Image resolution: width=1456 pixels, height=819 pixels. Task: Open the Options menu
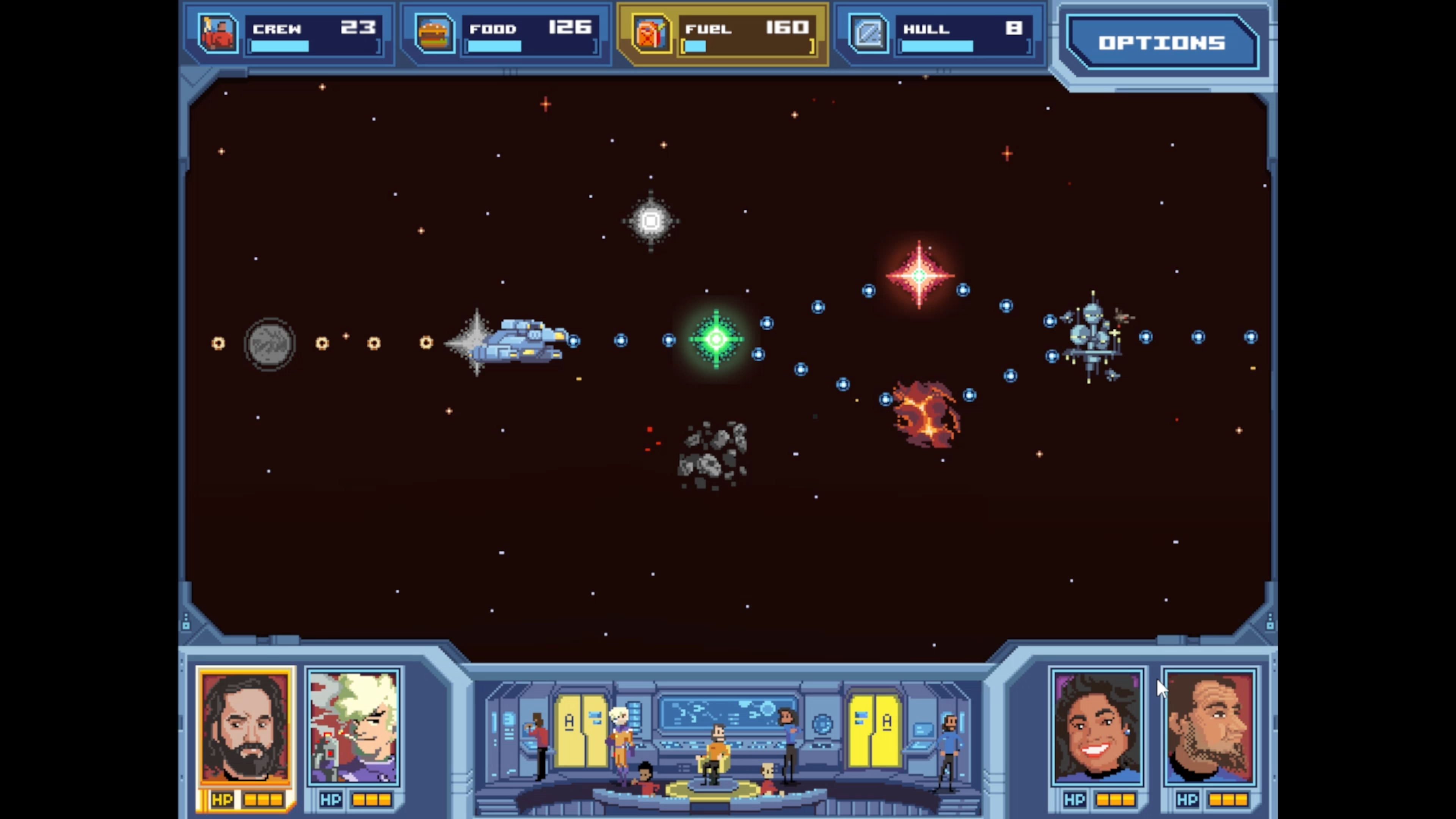click(x=1161, y=43)
